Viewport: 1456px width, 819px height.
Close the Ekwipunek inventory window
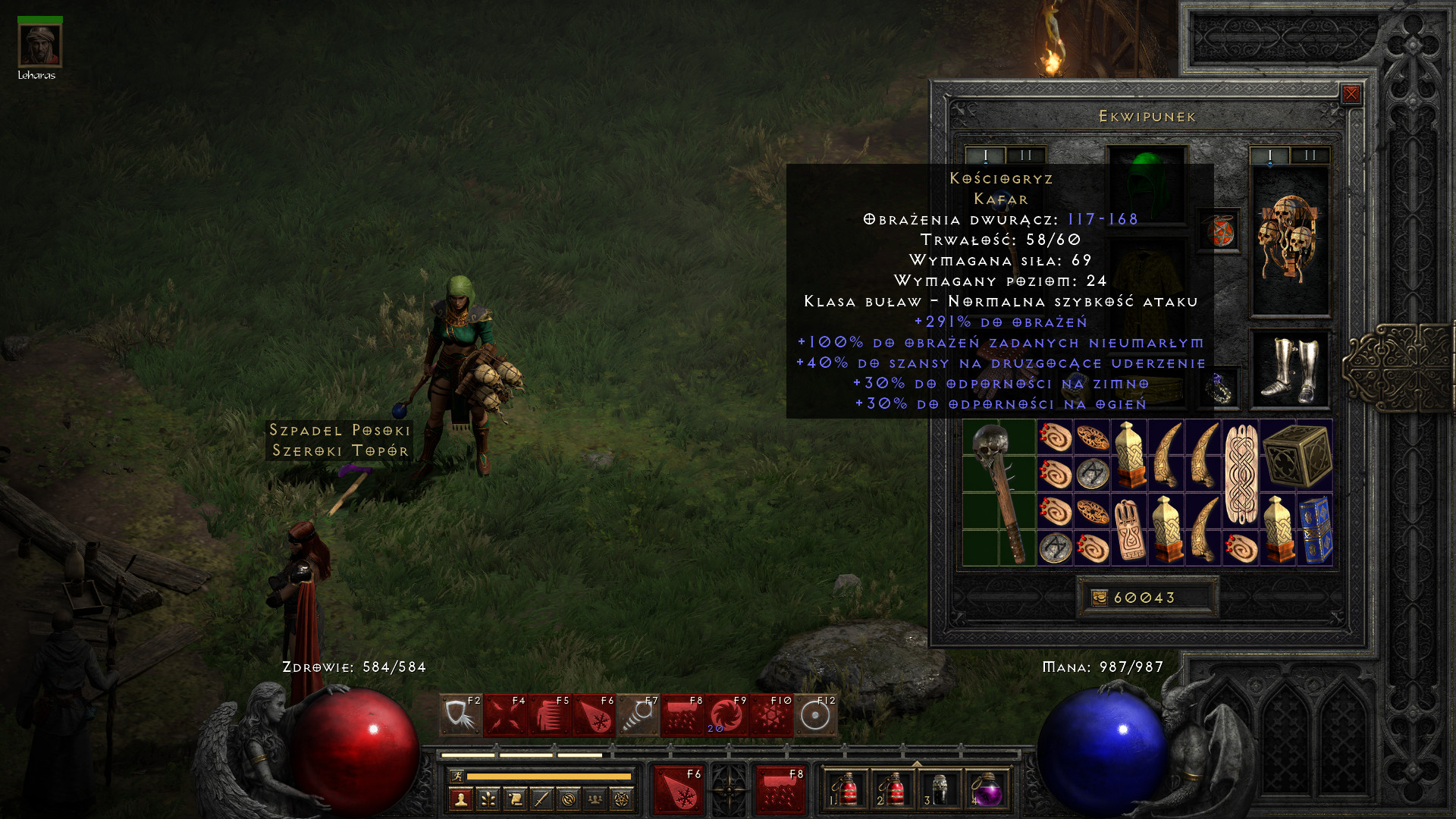(1351, 94)
